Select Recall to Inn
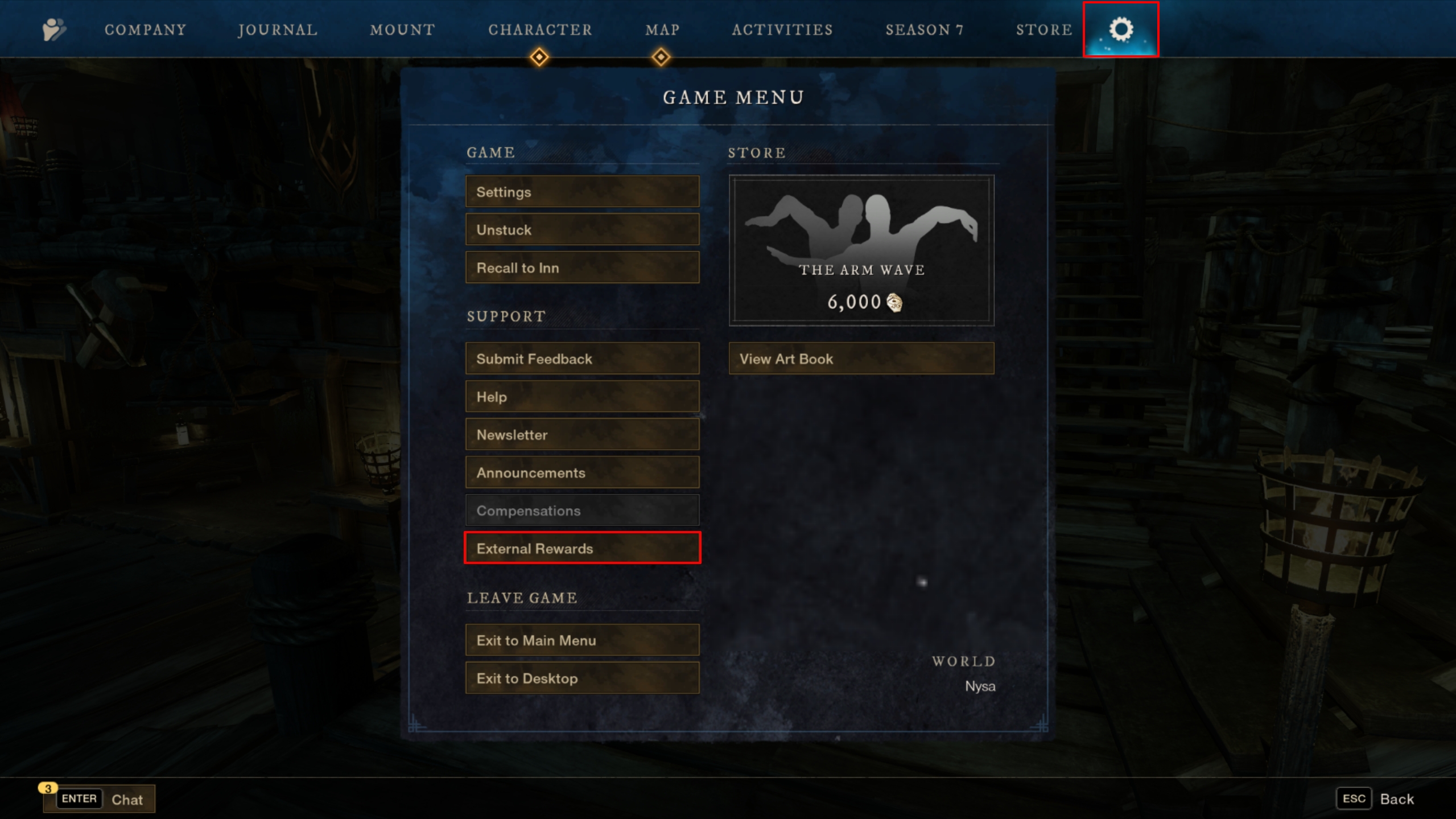This screenshot has width=1456, height=819. [582, 267]
